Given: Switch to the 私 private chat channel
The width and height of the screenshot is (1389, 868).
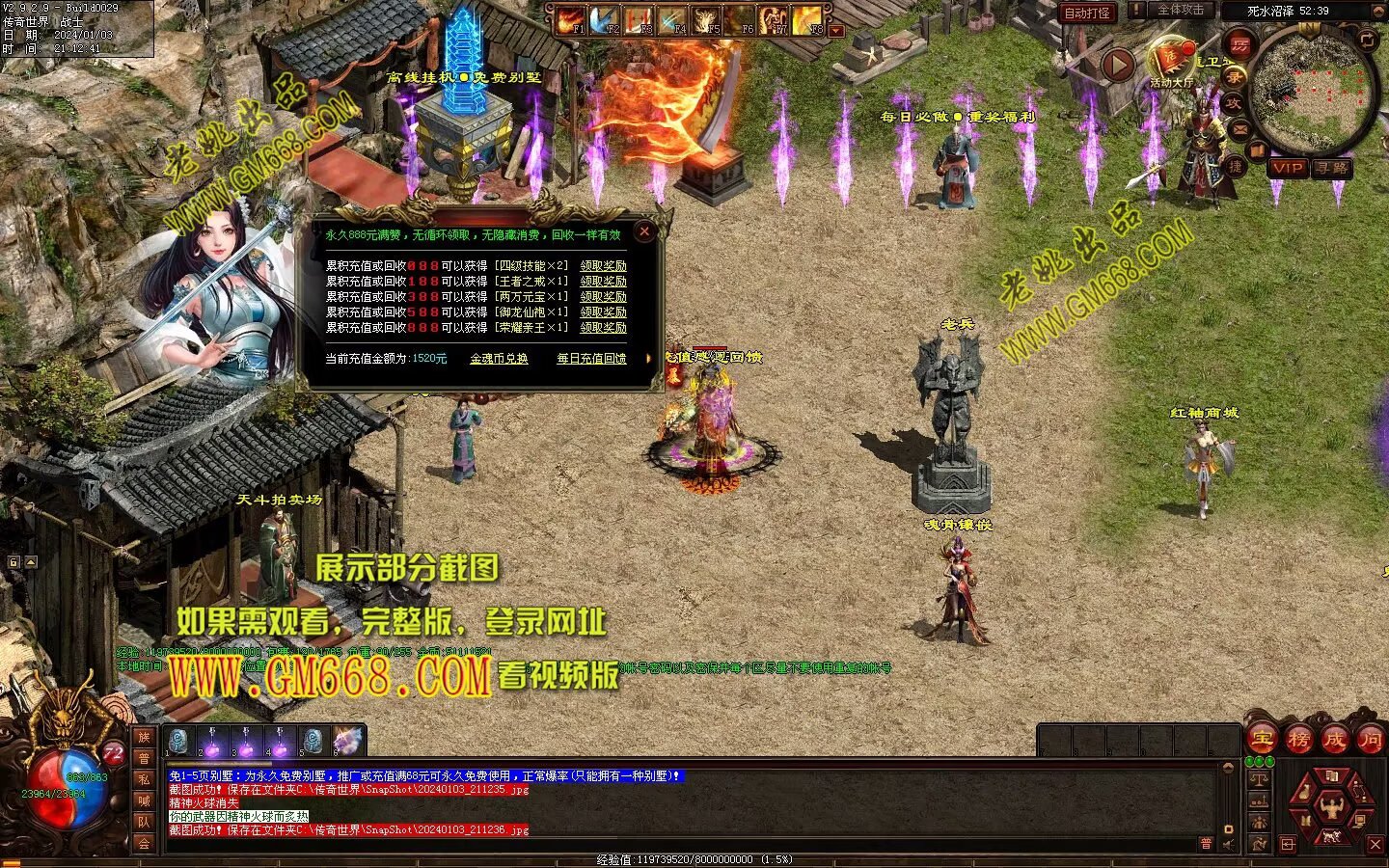Looking at the screenshot, I should click(x=144, y=779).
